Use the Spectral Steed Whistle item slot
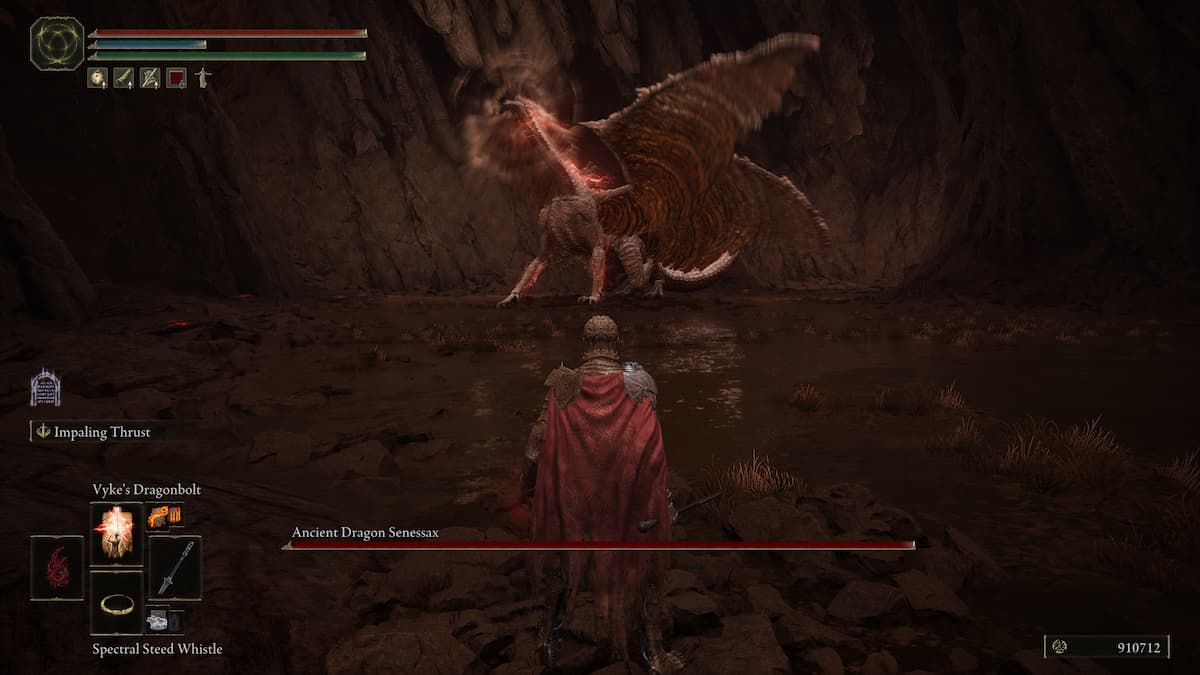This screenshot has height=675, width=1200. coord(117,603)
